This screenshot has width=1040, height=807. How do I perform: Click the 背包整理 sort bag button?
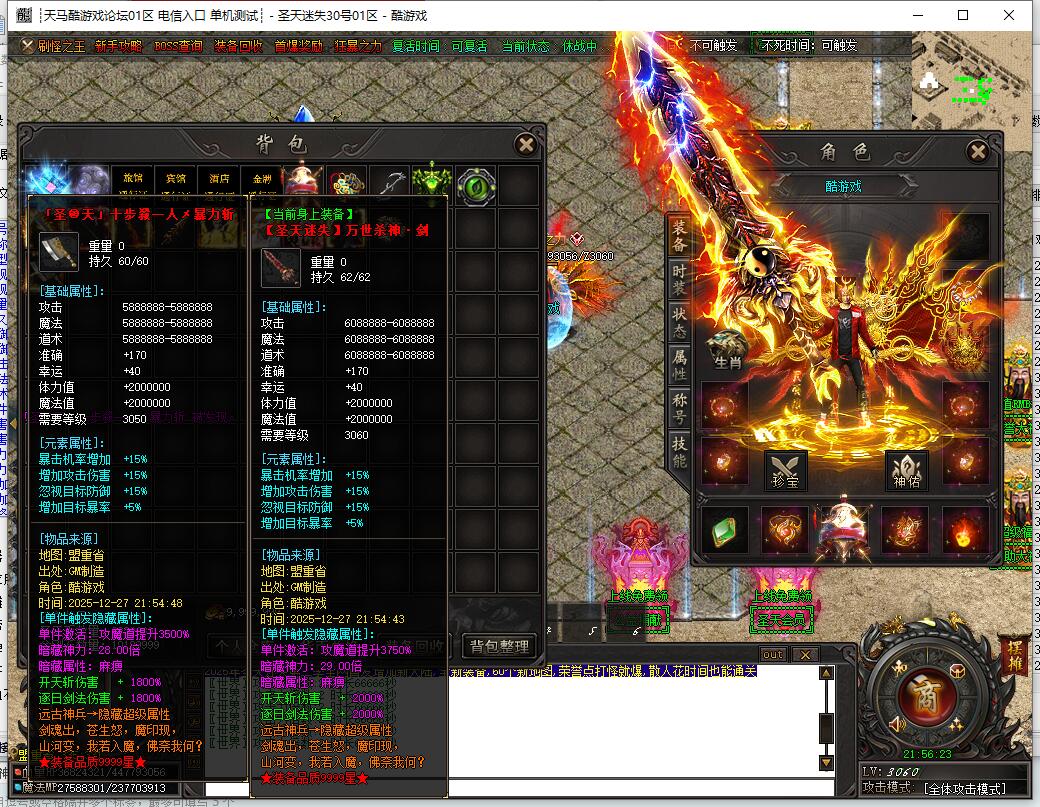tap(499, 646)
